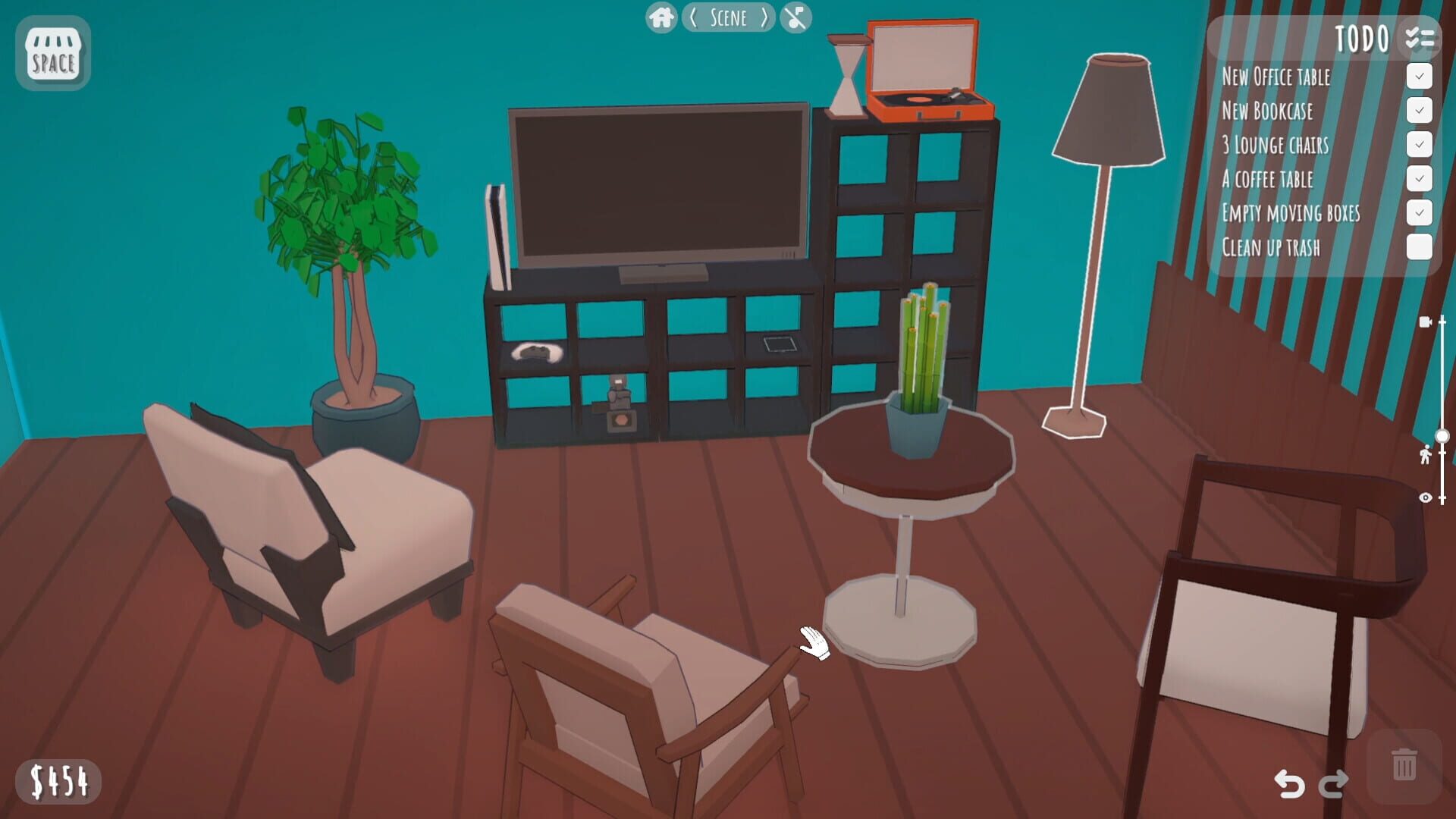Uncheck the New Office table task
The image size is (1456, 819).
pyautogui.click(x=1420, y=76)
